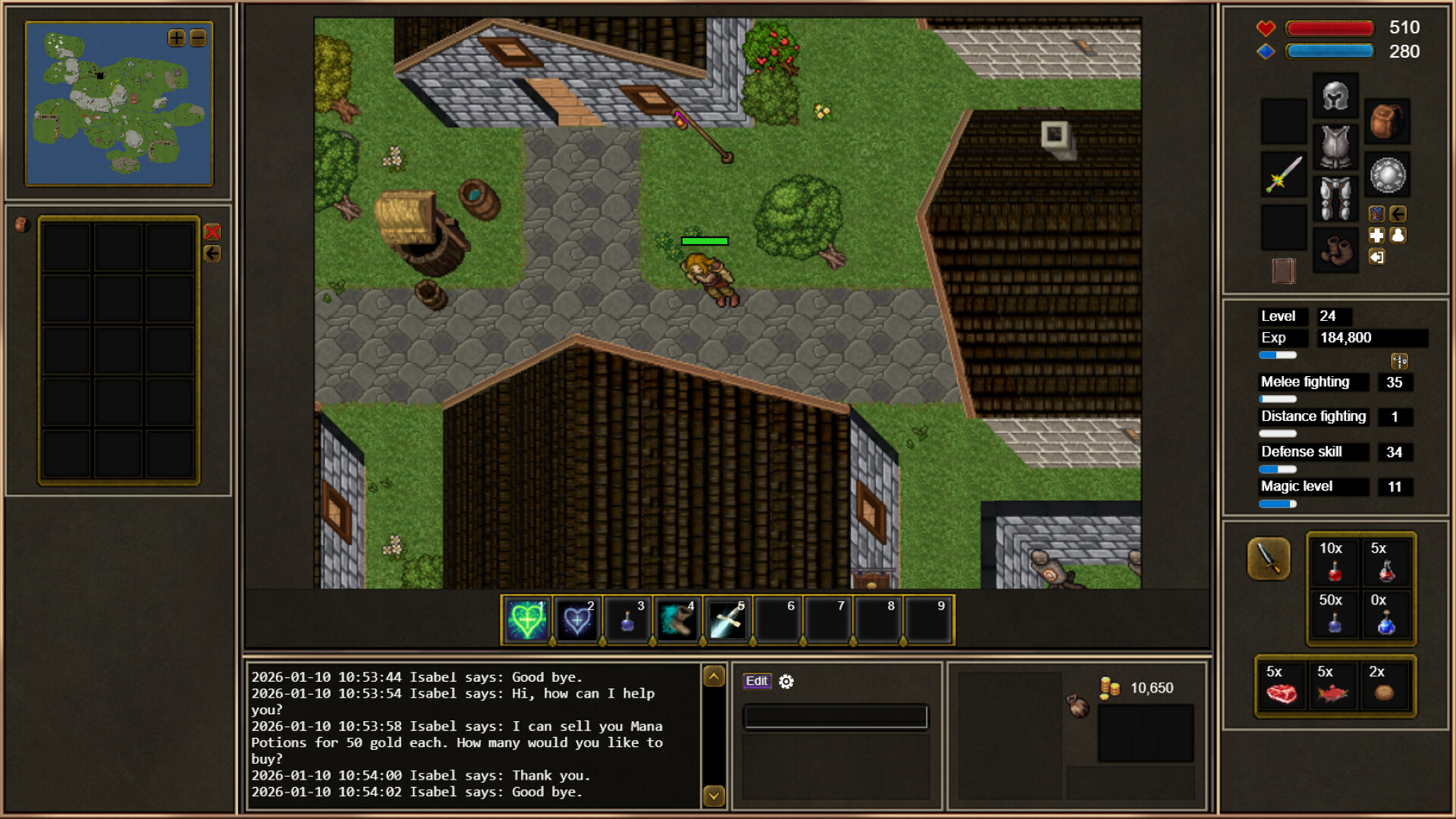Image resolution: width=1456 pixels, height=819 pixels.
Task: Click the blue bag icon beside equipment slots
Action: (x=1377, y=214)
